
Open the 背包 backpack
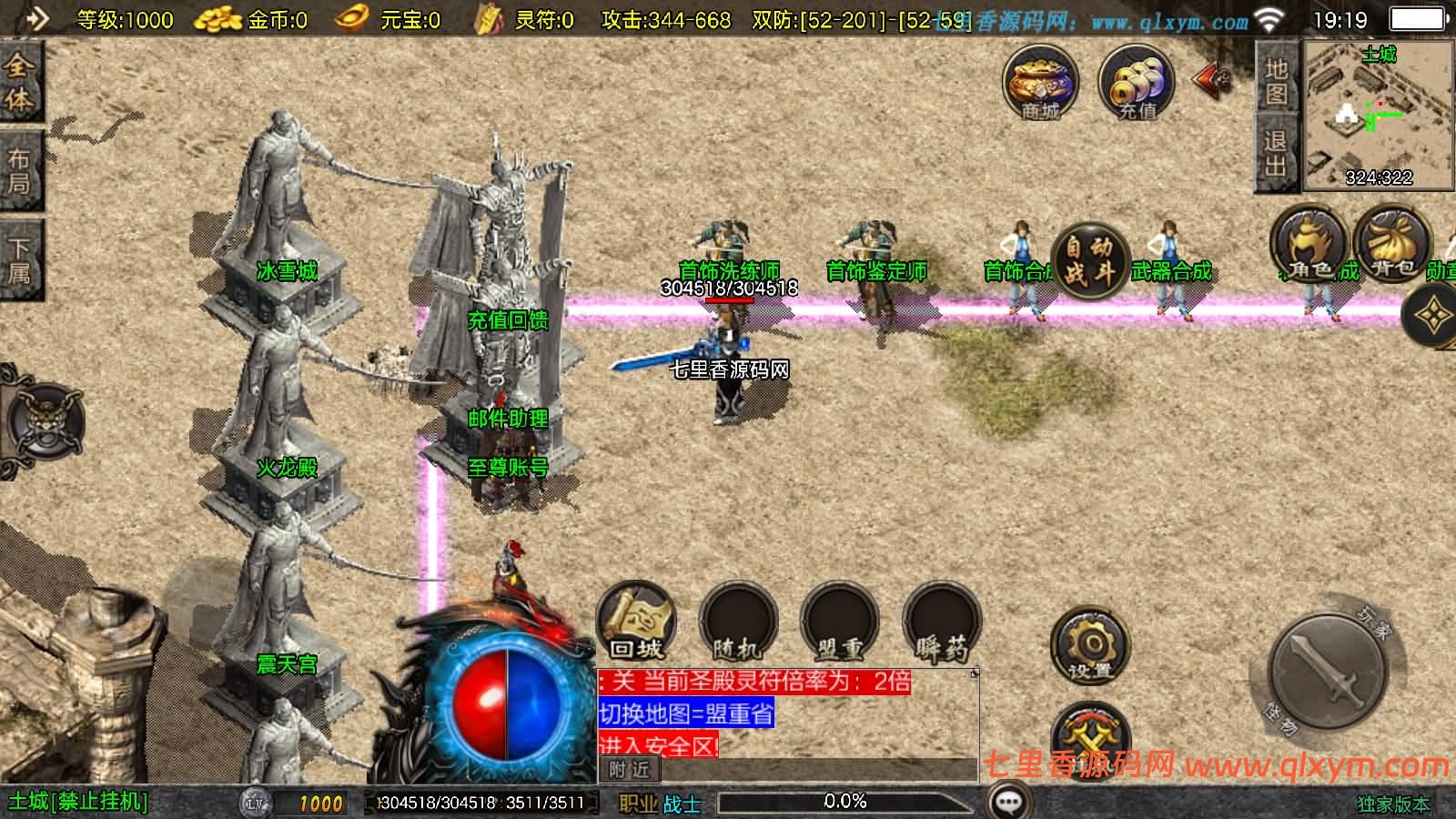tap(1391, 244)
